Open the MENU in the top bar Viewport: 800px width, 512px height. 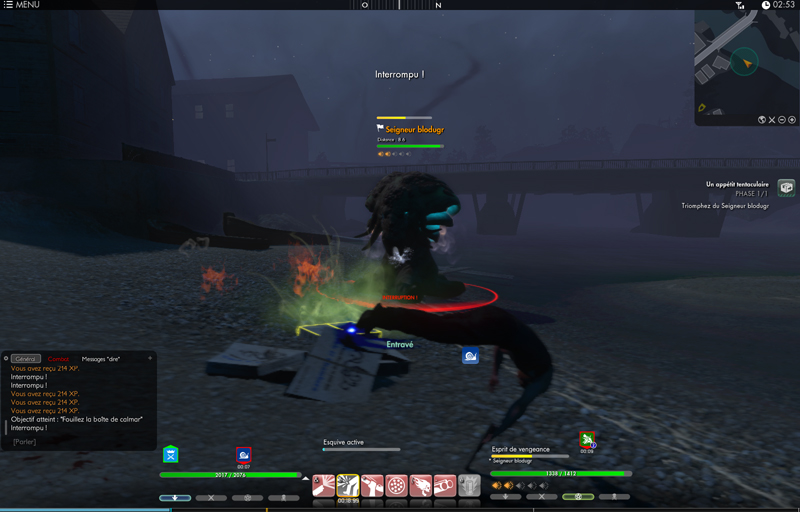point(21,5)
